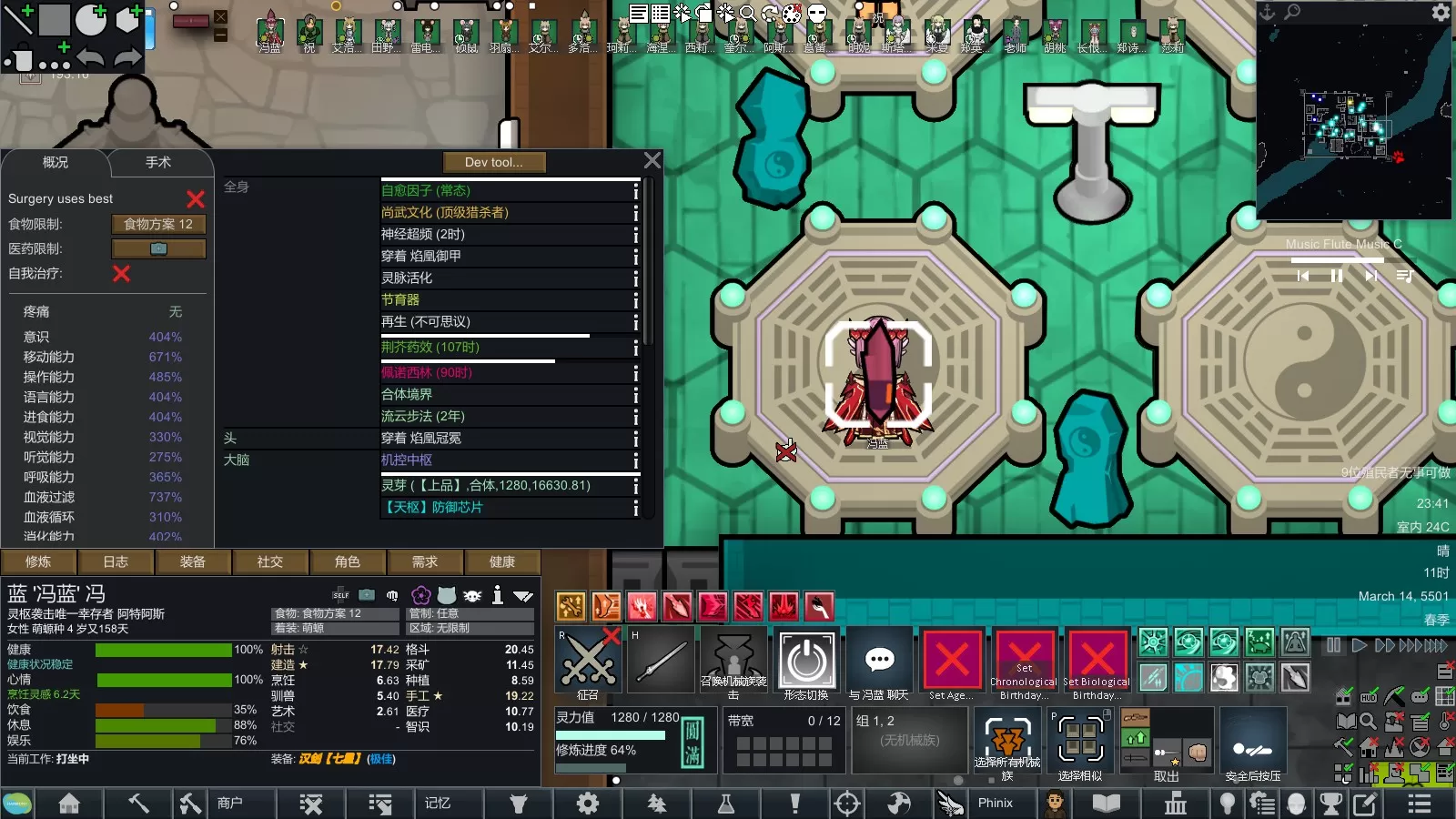This screenshot has height=819, width=1456.
Task: Open the 食物方案 12 food restriction selector
Action: pos(158,224)
